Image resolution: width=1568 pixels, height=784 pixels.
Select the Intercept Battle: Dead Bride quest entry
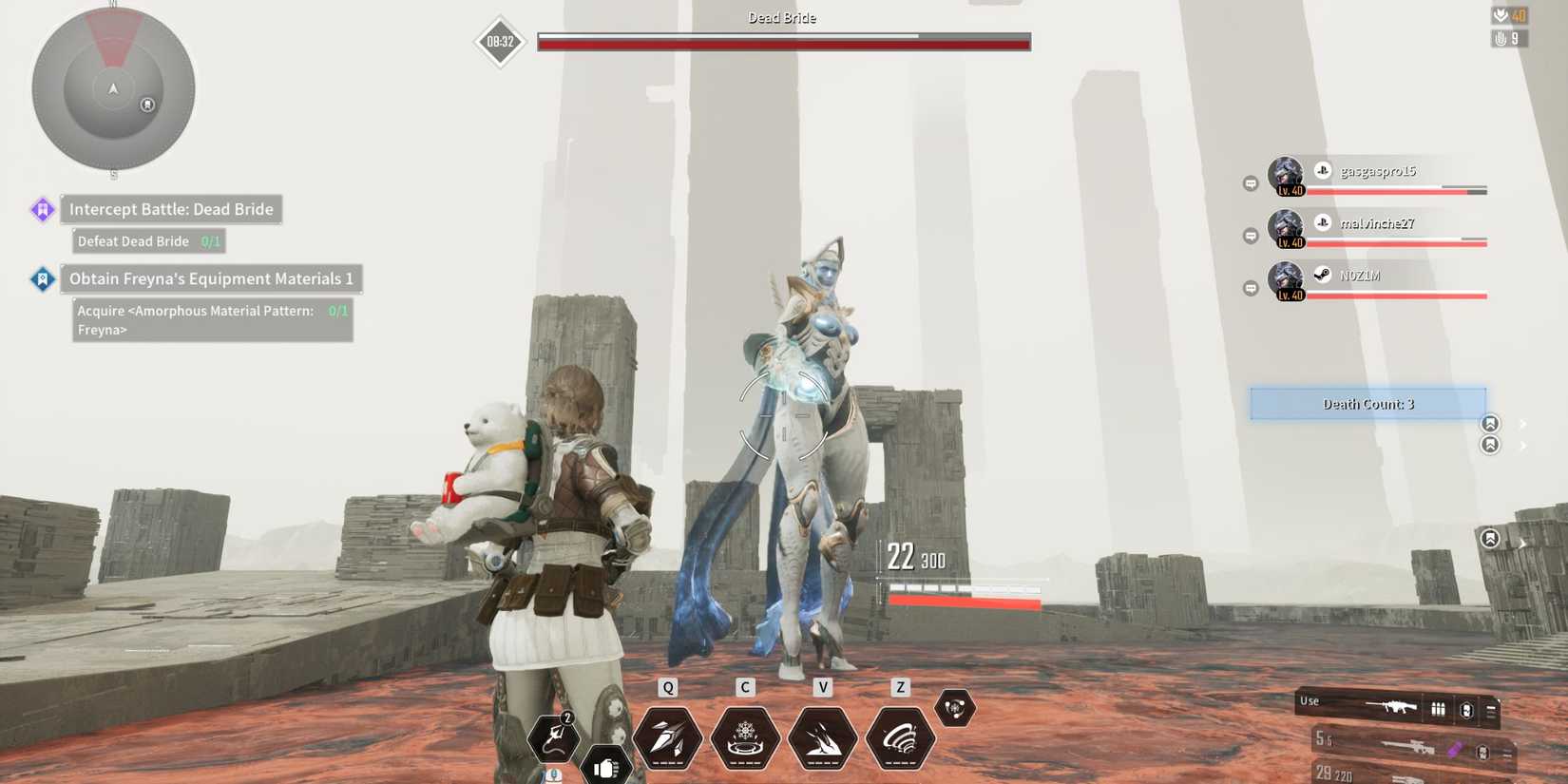171,209
